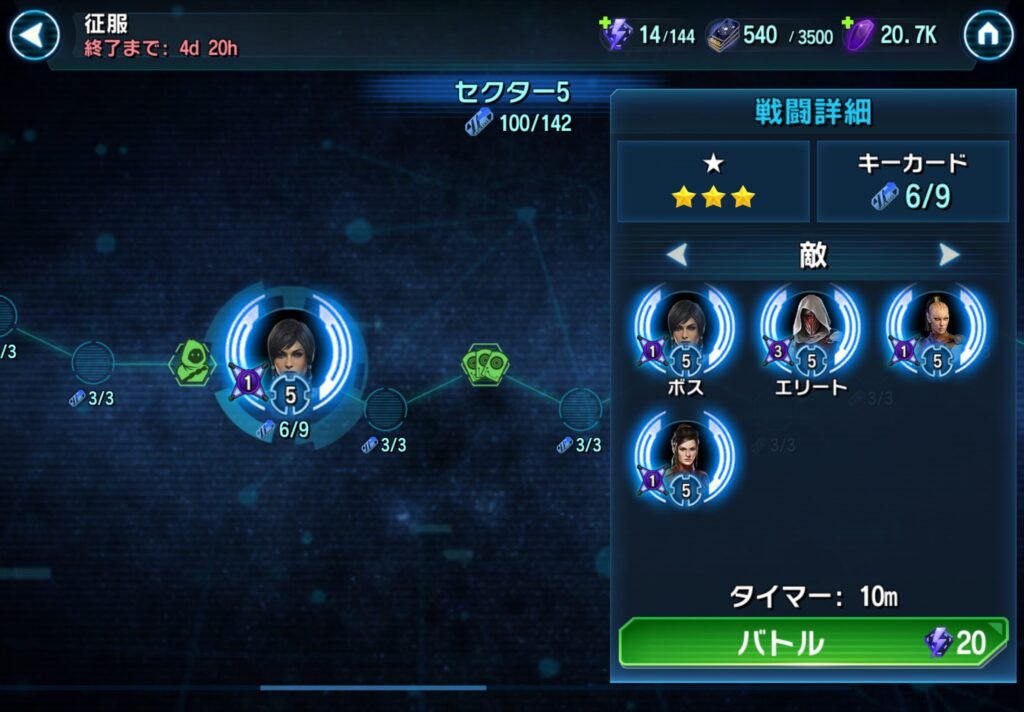Show previous enemy wave

677,255
